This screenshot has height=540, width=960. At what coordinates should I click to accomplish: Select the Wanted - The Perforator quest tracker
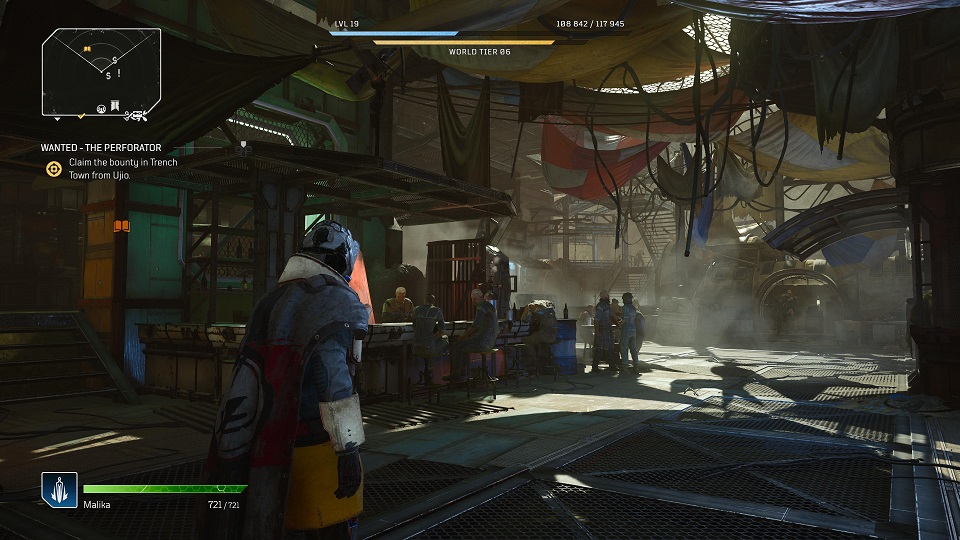101,148
